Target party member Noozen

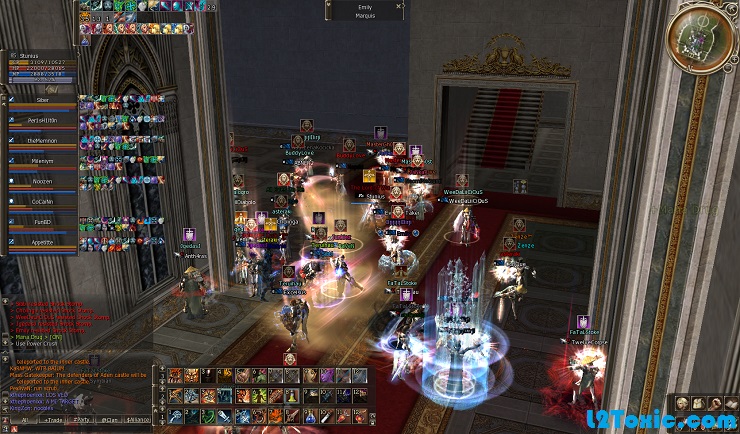[42, 183]
